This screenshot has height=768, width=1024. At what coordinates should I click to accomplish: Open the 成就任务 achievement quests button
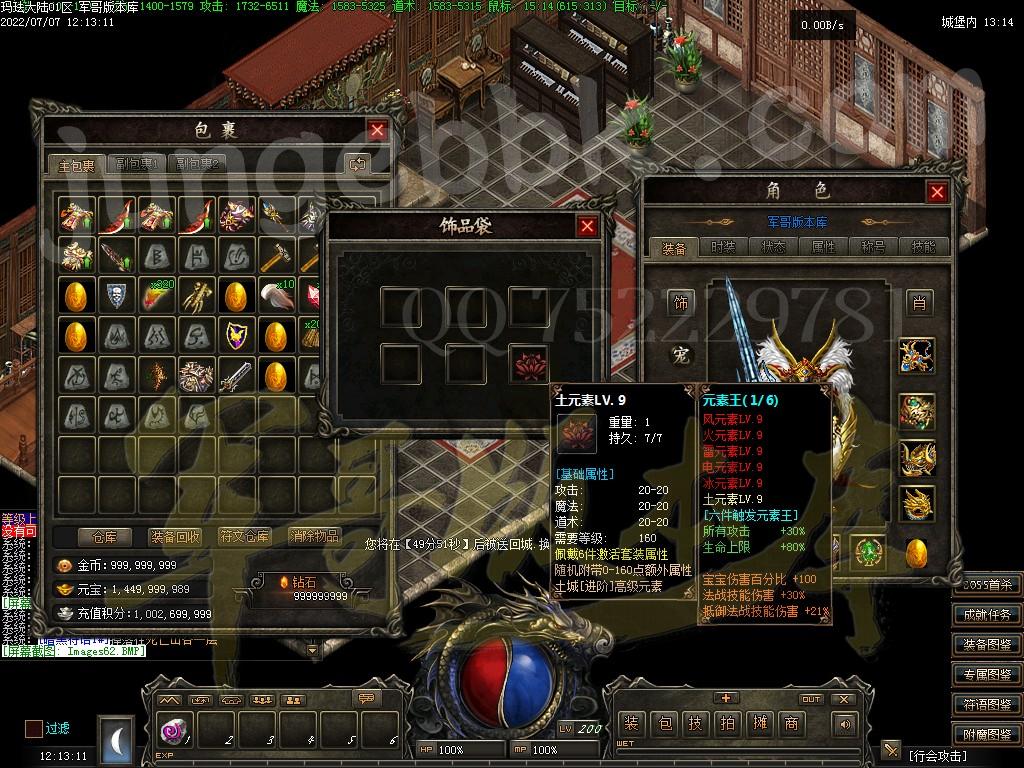[987, 615]
